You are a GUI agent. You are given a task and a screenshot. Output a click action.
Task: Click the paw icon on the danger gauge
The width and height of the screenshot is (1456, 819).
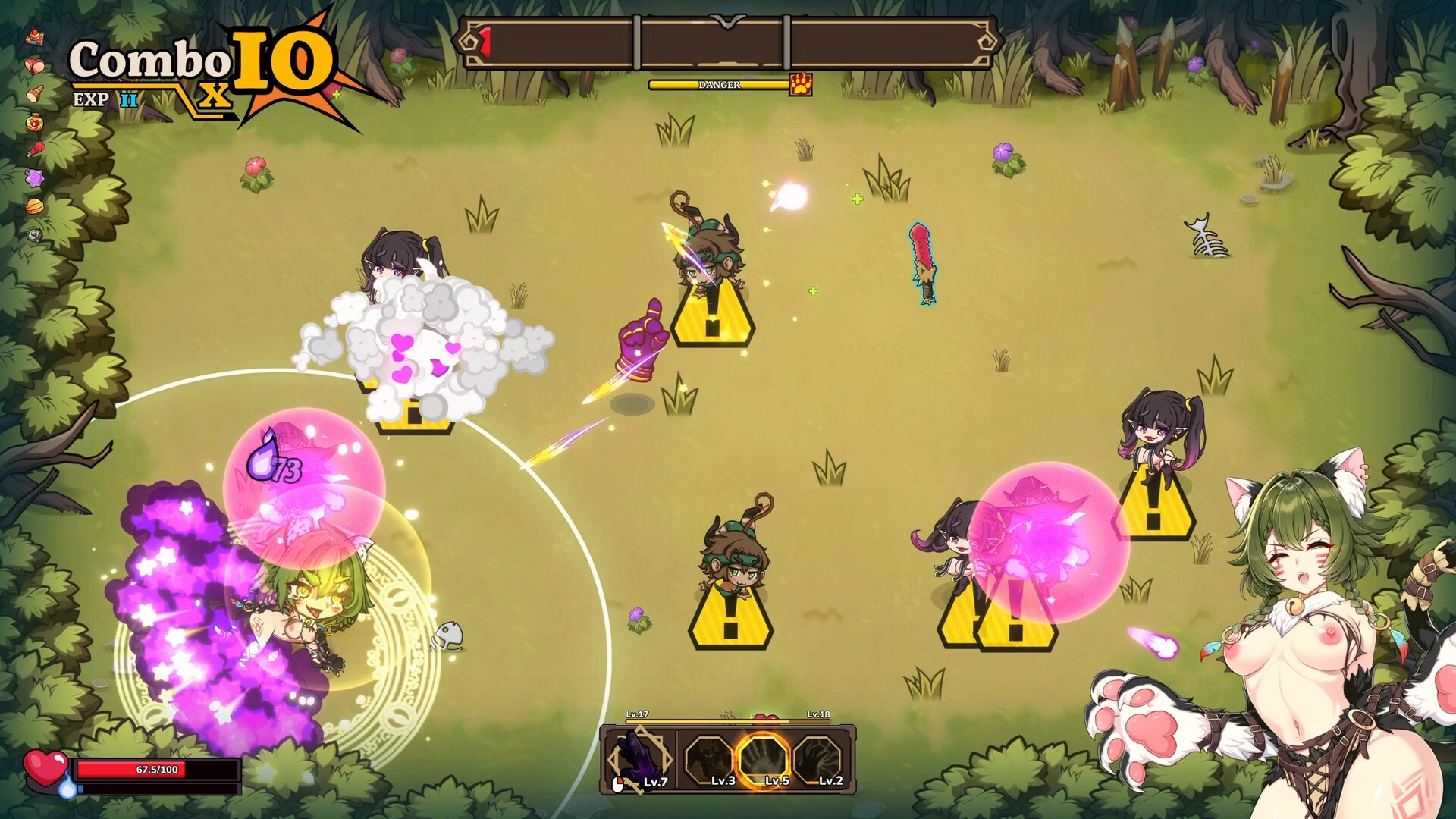point(801,84)
